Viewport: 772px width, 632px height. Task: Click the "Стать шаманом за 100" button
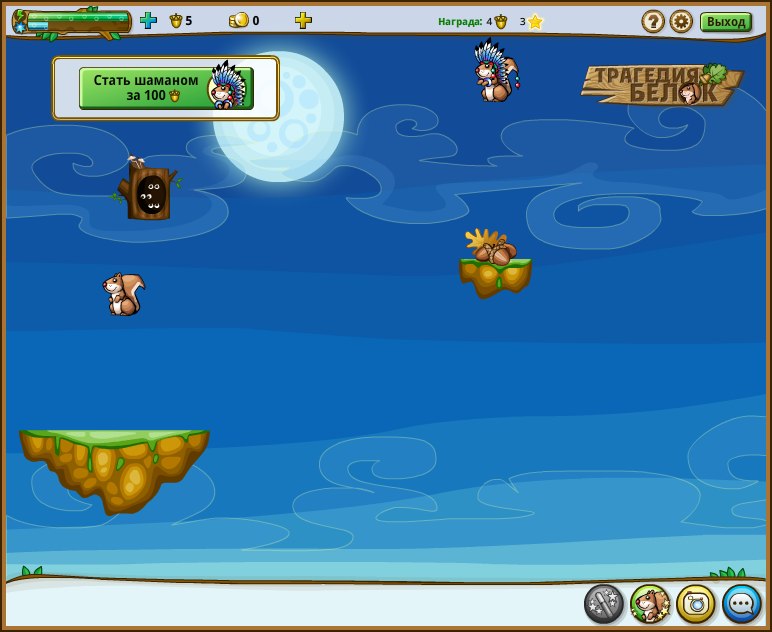165,88
